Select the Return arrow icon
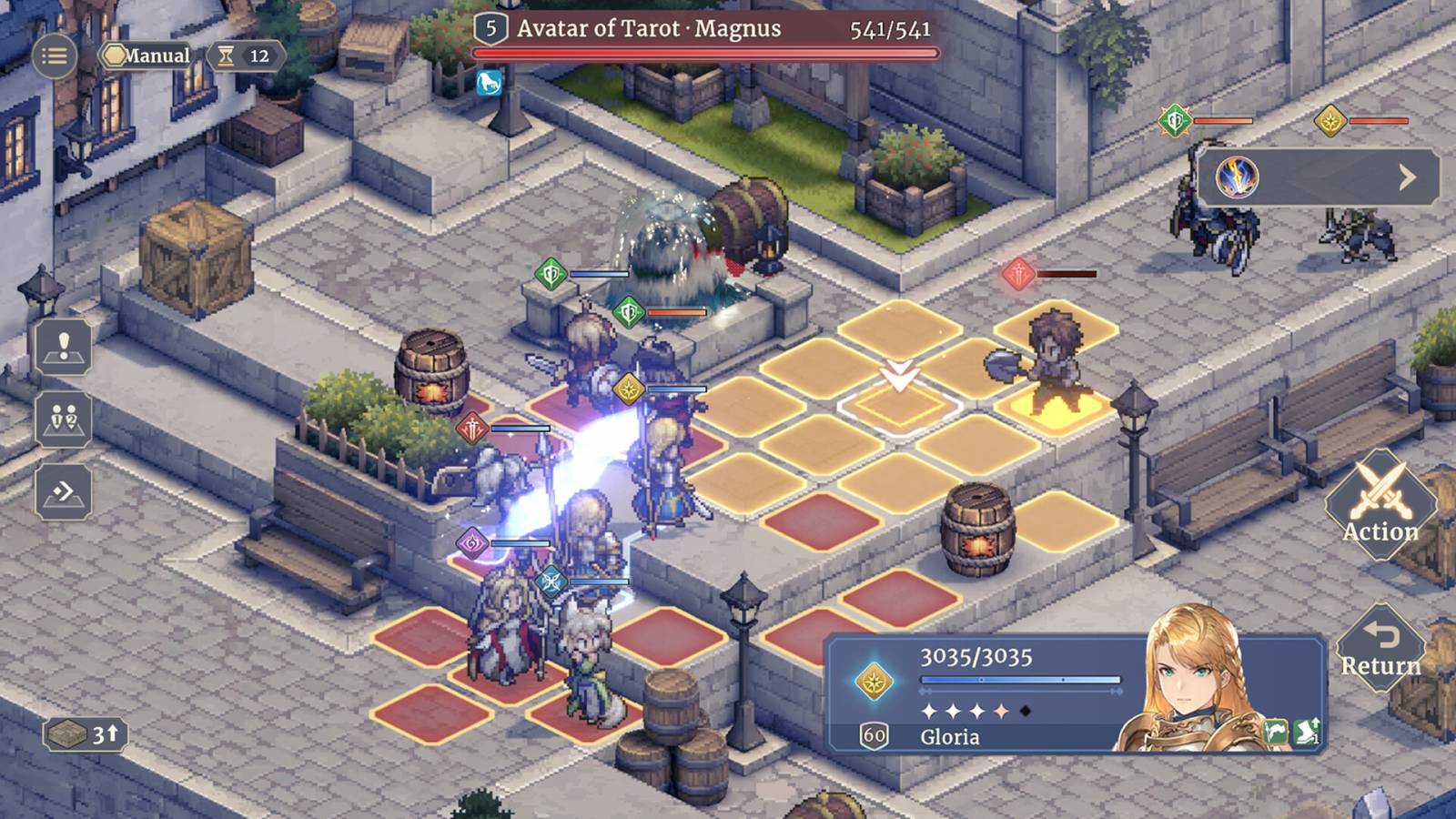The image size is (1456, 819). [1380, 646]
